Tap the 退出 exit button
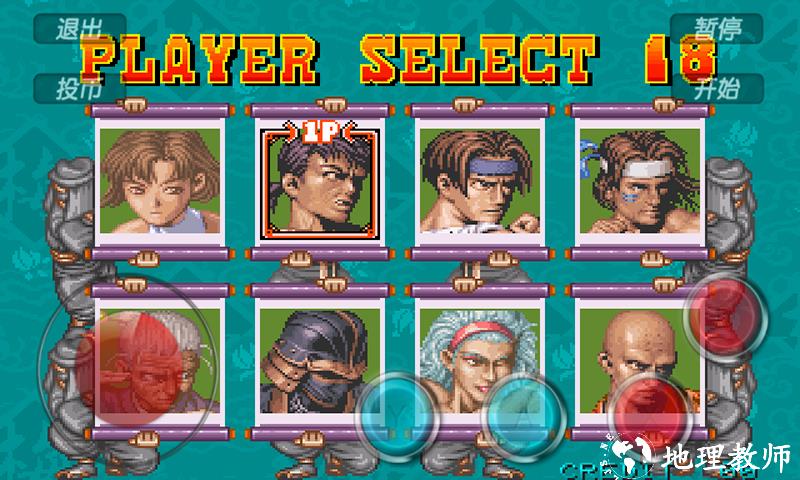Screen dimensions: 800x480 (x=80, y=28)
